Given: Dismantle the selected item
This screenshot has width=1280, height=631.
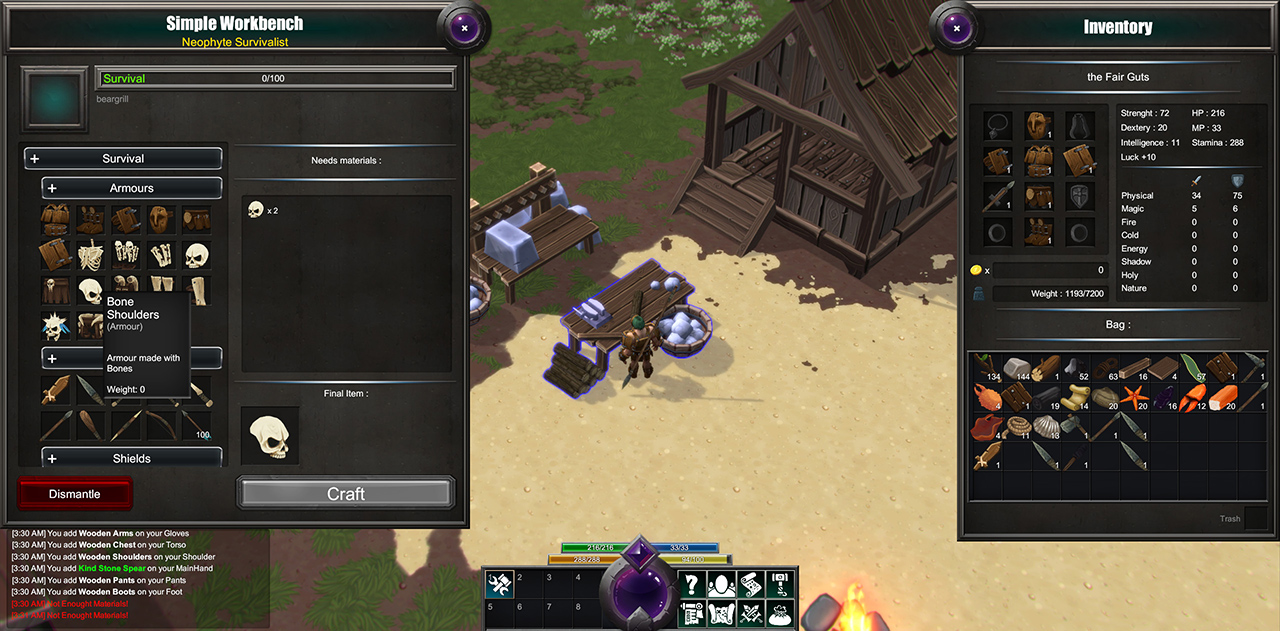Looking at the screenshot, I should (75, 494).
